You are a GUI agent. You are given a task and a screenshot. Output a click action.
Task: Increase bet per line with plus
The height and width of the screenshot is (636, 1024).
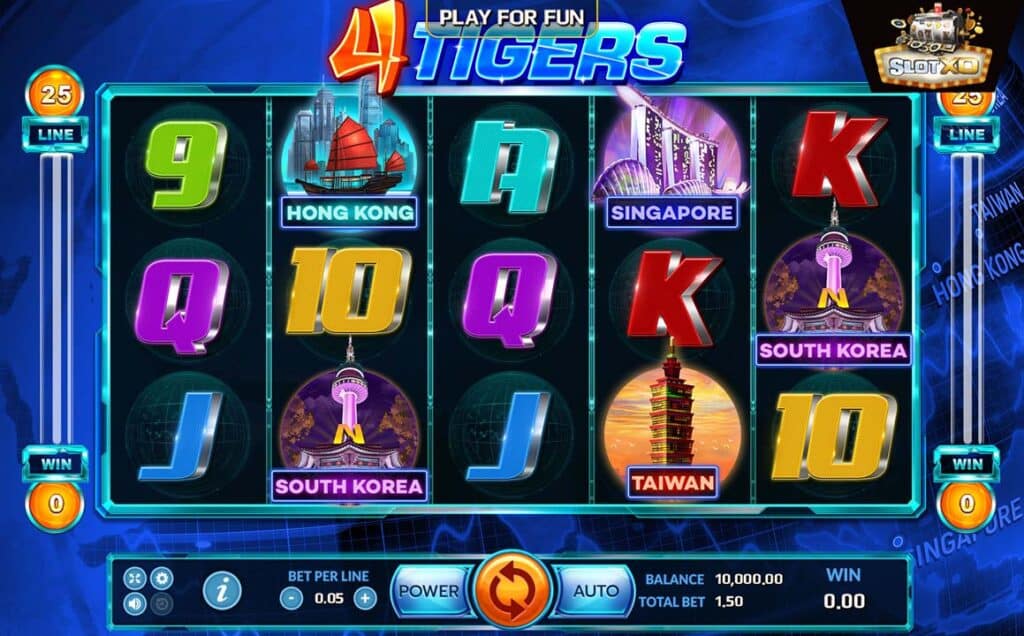click(x=366, y=598)
